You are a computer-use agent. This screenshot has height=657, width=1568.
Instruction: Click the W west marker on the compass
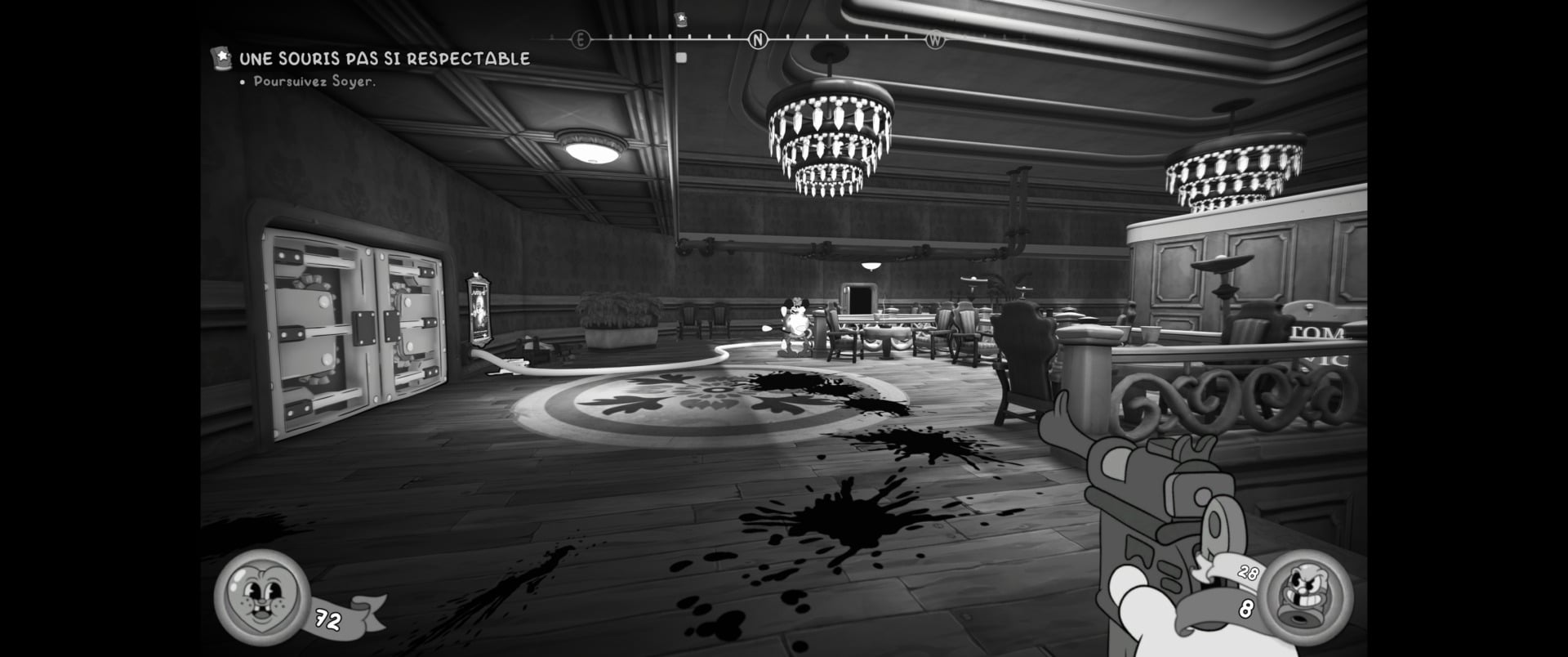tap(934, 39)
